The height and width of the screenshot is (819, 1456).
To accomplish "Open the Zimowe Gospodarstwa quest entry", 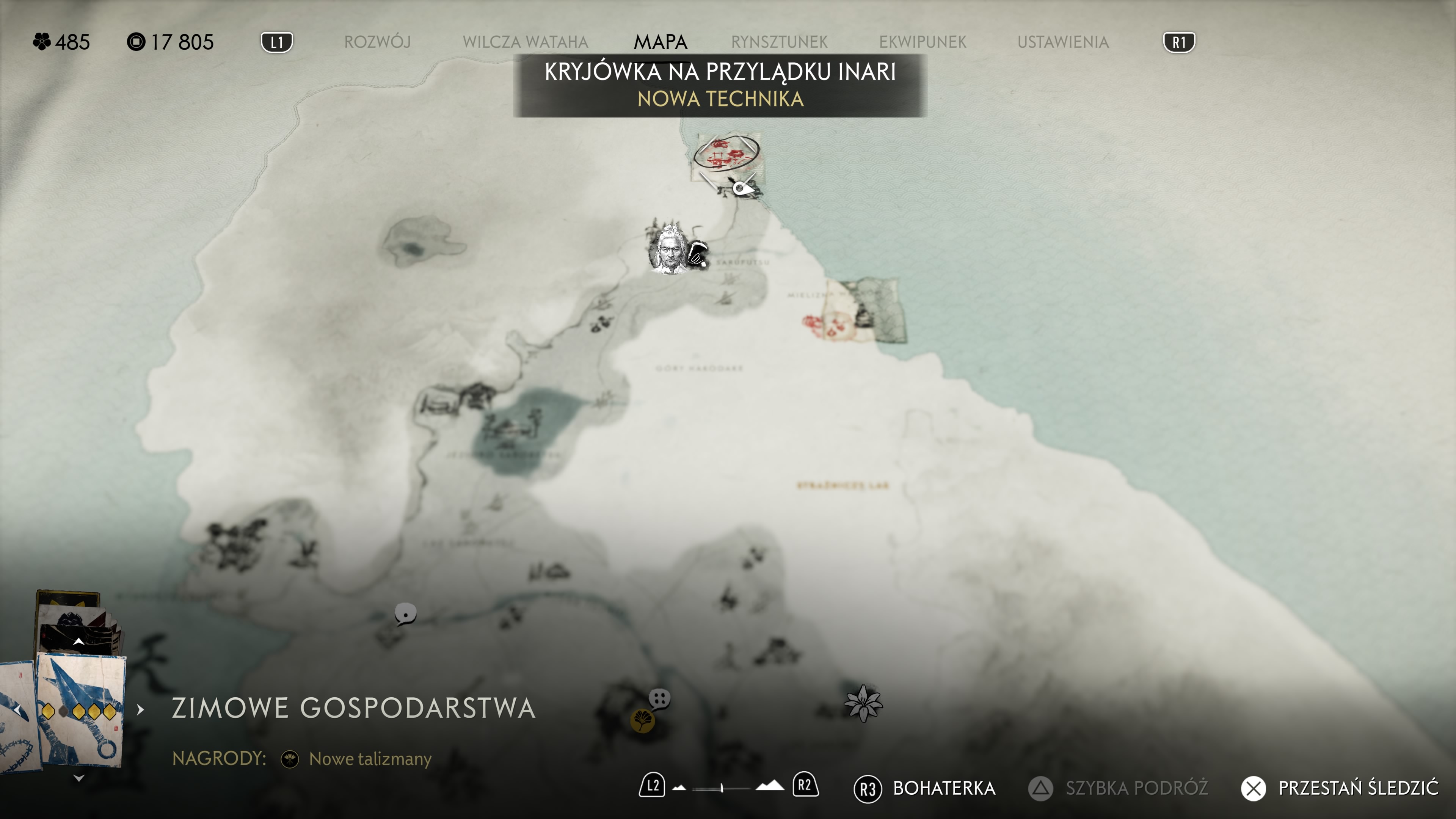I will [x=353, y=708].
